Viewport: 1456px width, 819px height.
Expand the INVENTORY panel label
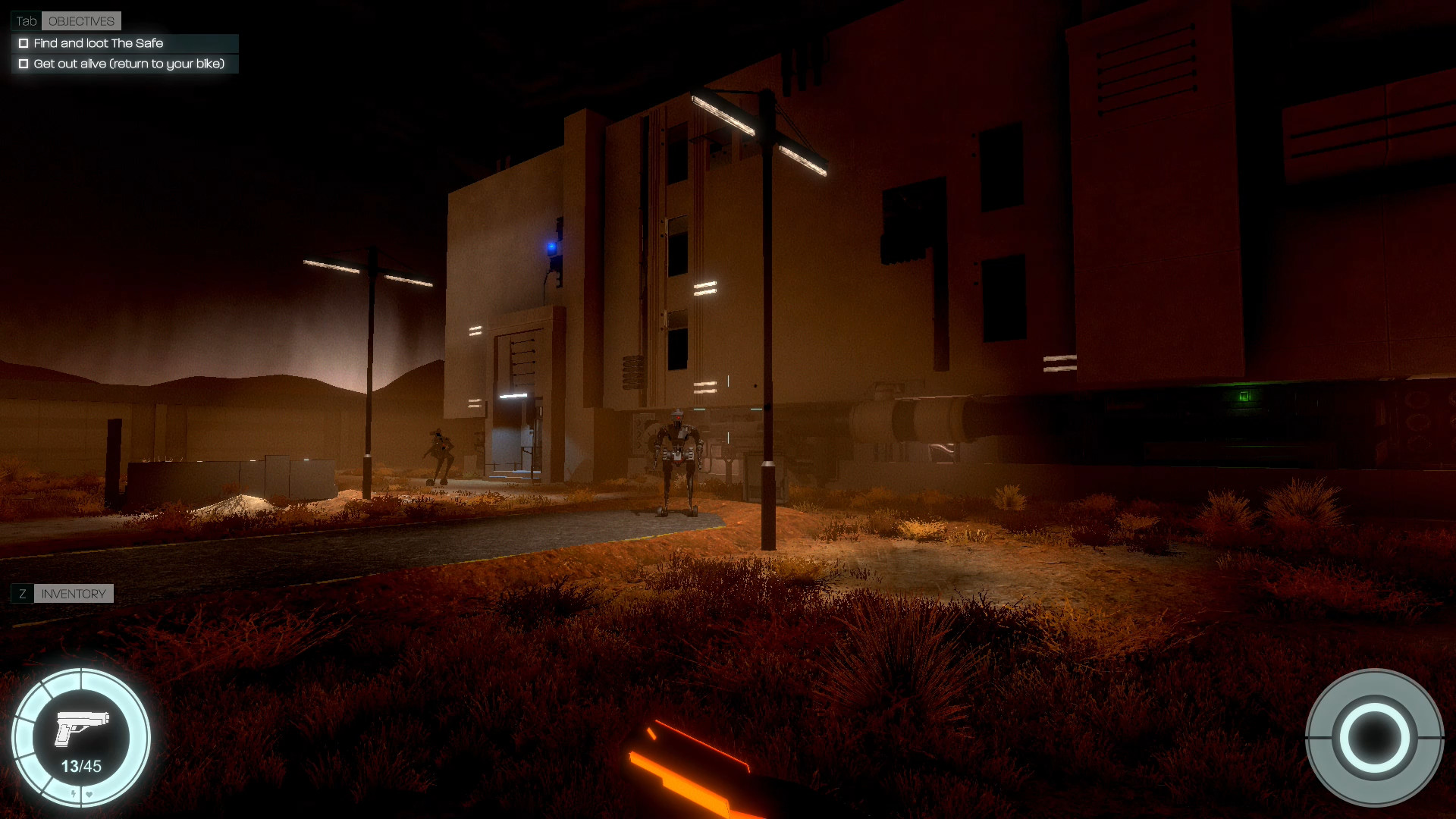tap(73, 594)
